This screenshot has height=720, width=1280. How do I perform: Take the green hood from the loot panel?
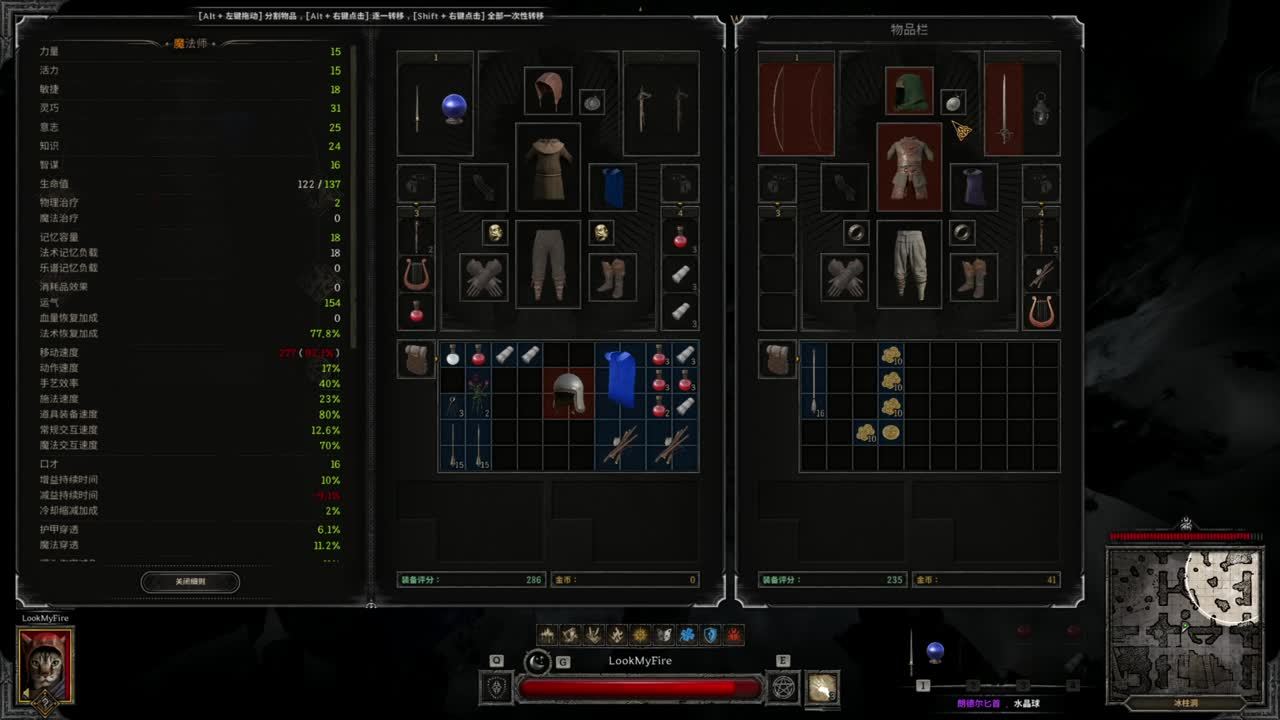(x=908, y=92)
